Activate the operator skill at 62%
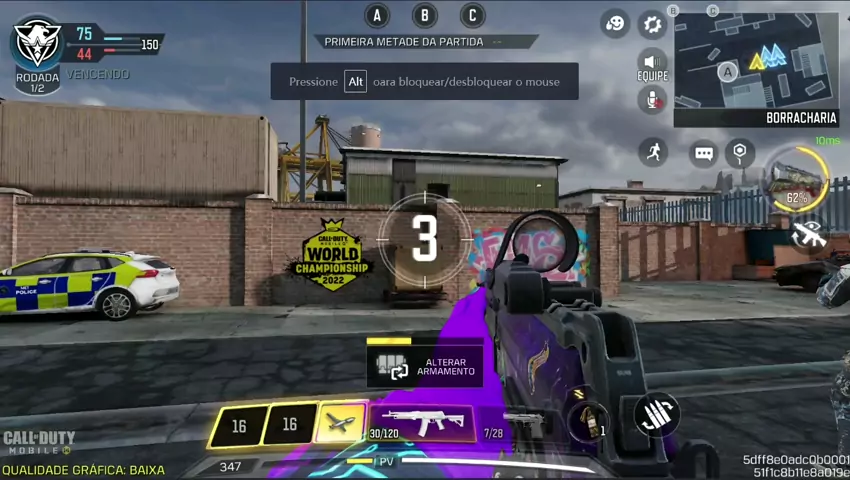 pos(796,180)
